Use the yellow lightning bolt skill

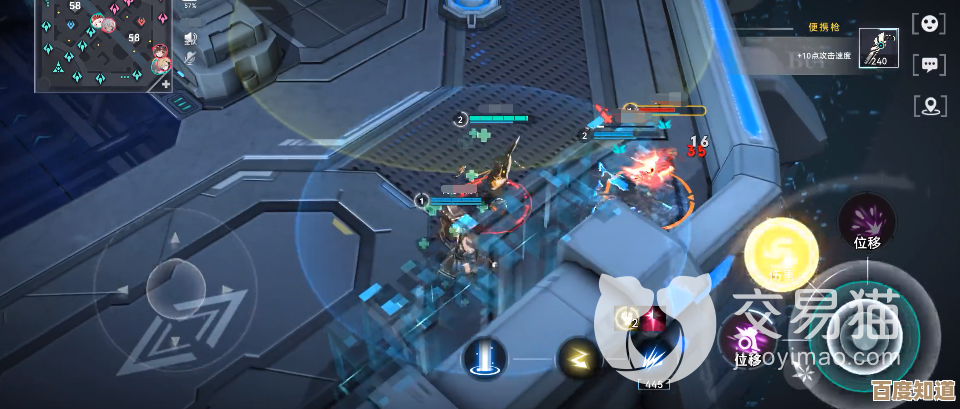click(577, 357)
